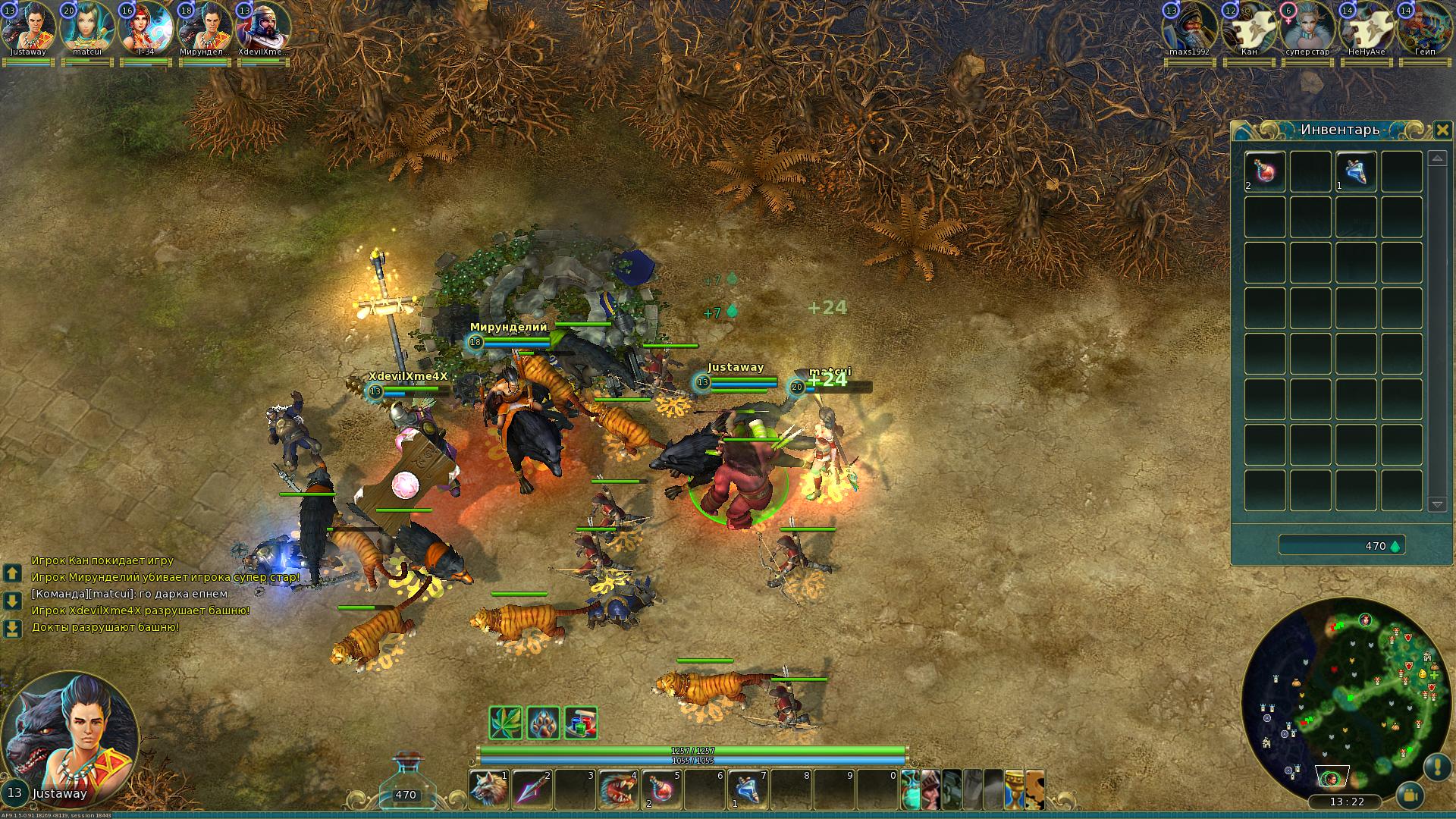Screen dimensions: 1456x819
Task: Close the Инвентарь inventory panel
Action: coord(1442,130)
